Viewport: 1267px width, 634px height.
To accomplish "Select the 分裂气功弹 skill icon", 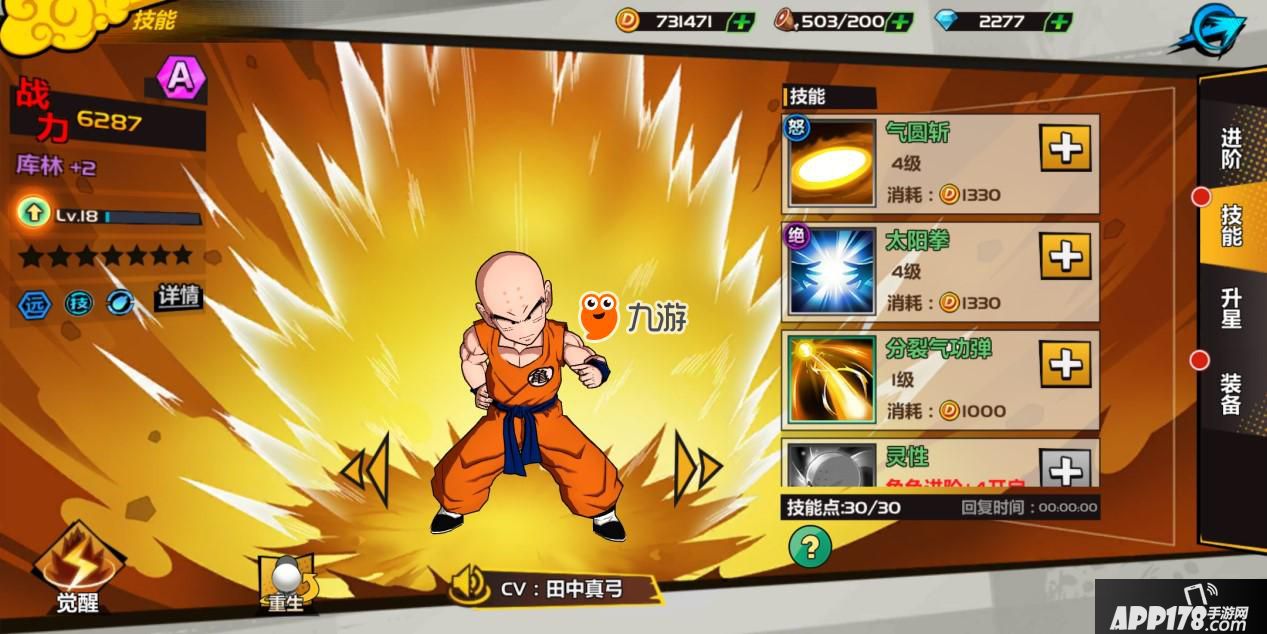I will click(x=832, y=379).
